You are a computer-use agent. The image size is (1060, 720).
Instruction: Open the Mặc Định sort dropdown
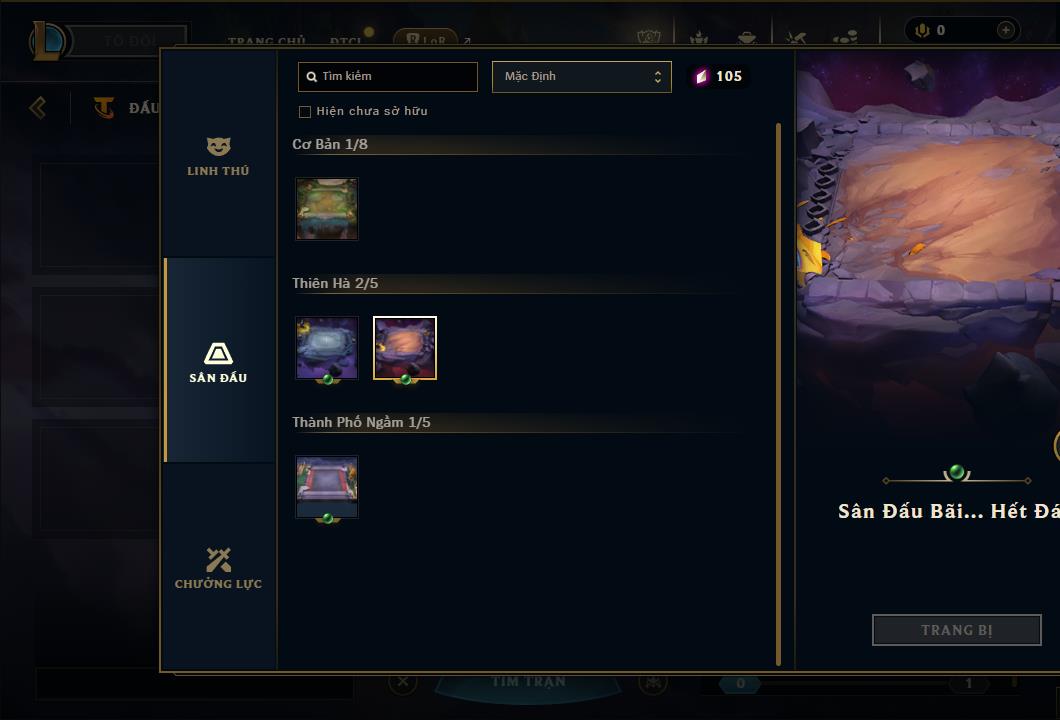[x=581, y=77]
